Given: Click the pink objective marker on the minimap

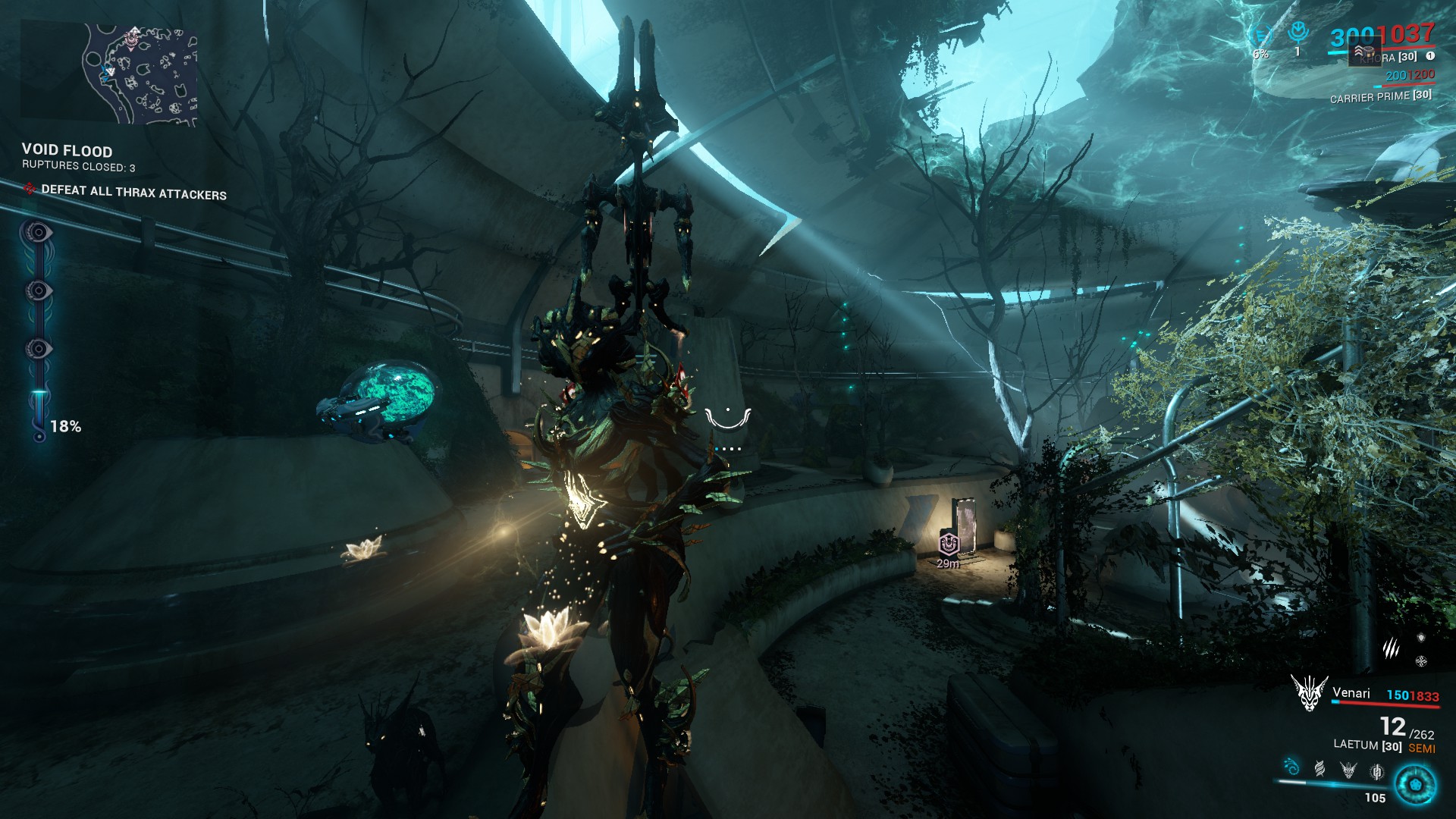Looking at the screenshot, I should click(x=132, y=38).
